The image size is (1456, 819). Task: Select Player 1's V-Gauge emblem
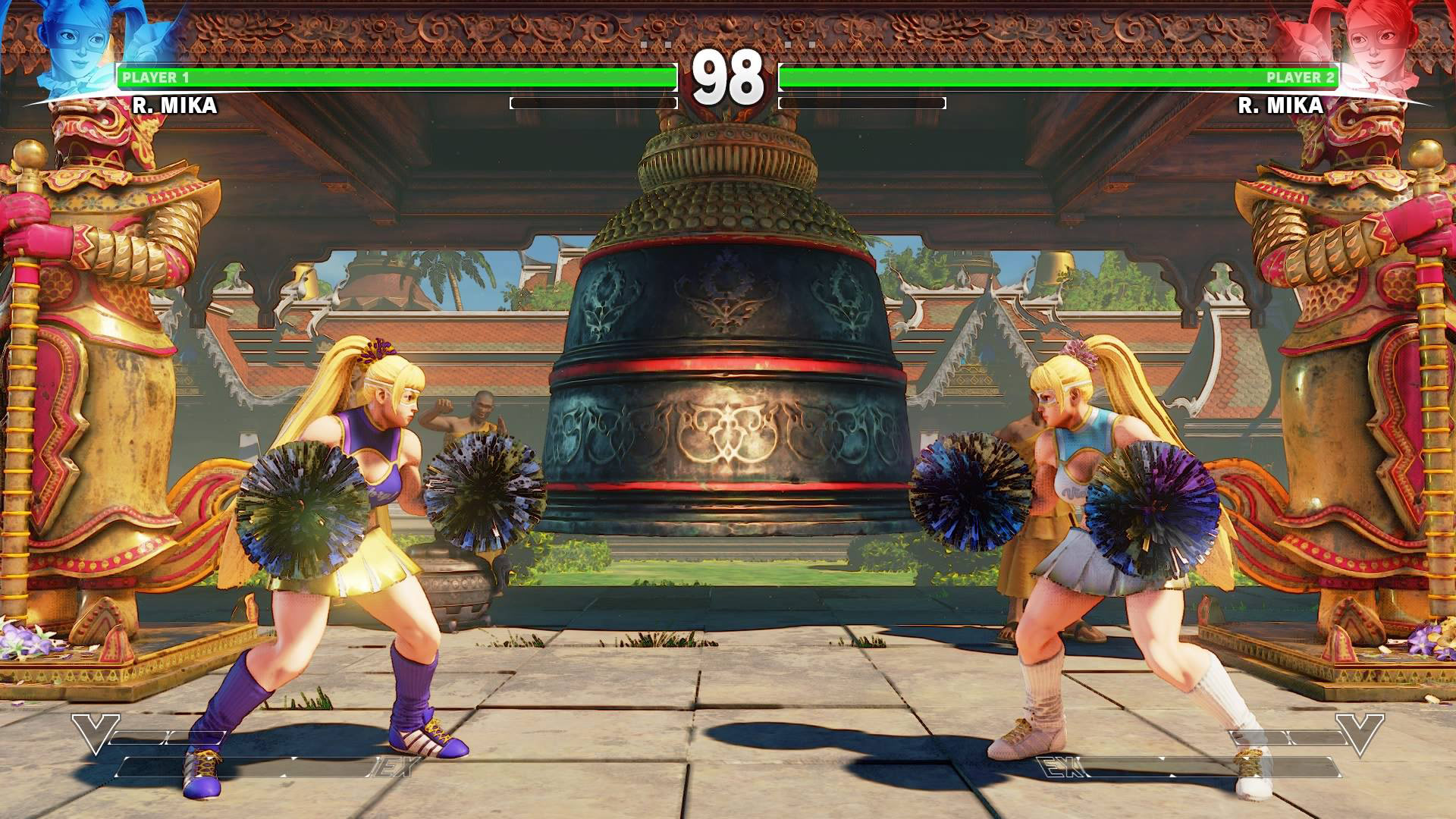(x=95, y=733)
